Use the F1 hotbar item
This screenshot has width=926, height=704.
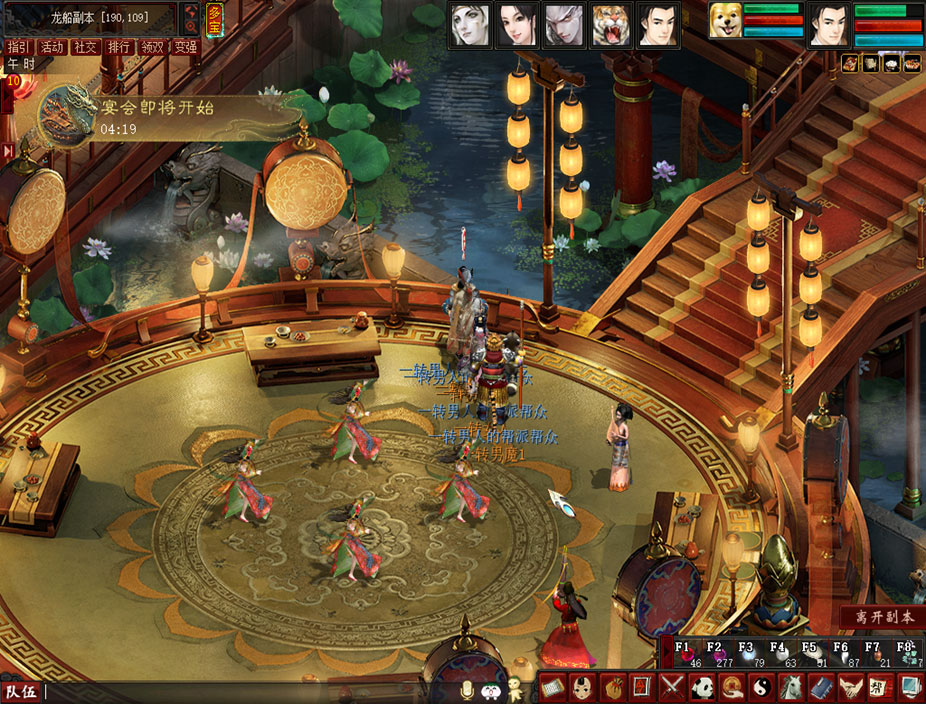tap(685, 653)
